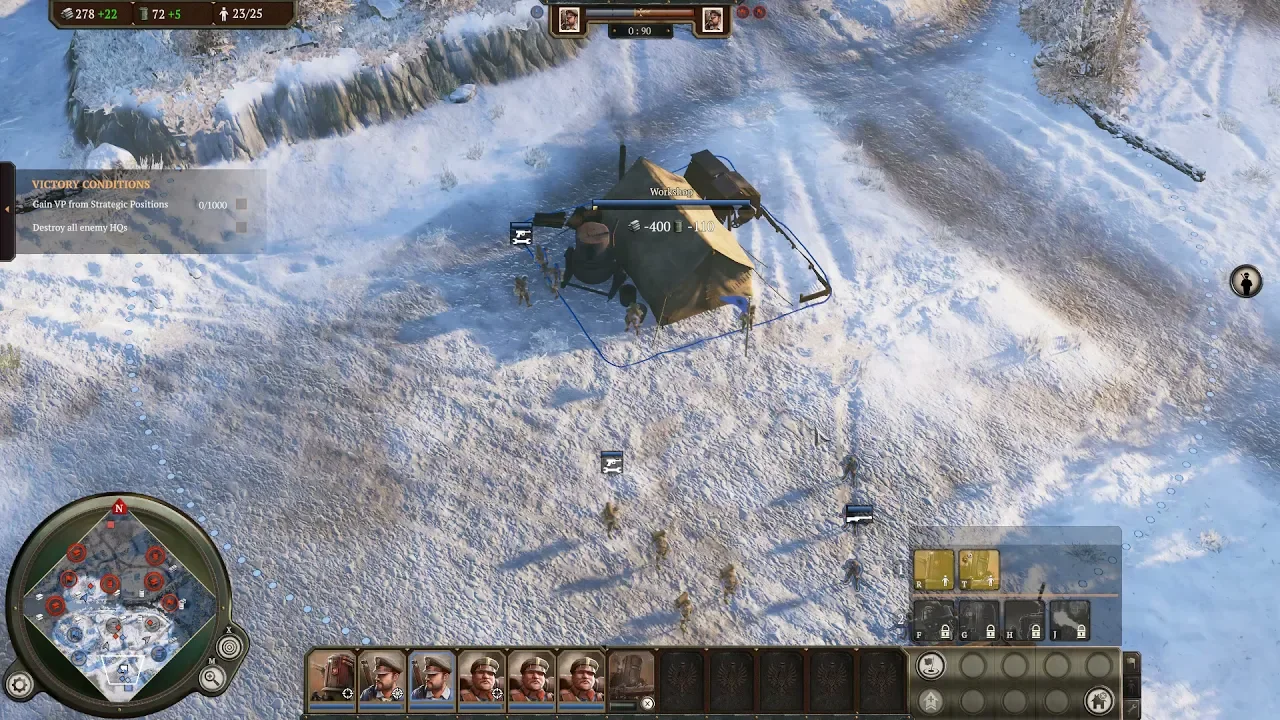Click the house icon in command panel
This screenshot has width=1280, height=720.
pyautogui.click(x=1098, y=699)
